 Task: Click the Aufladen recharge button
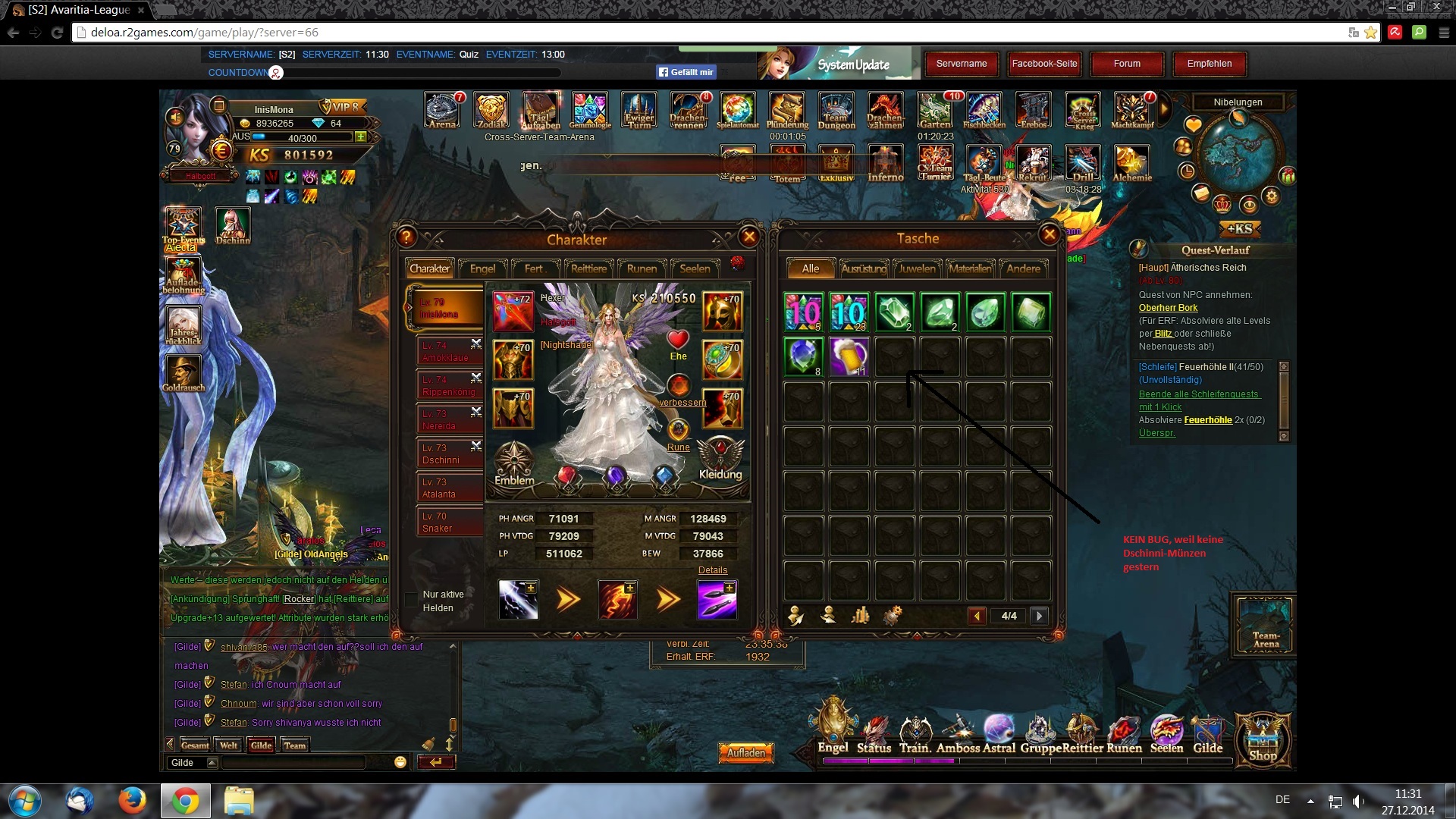pyautogui.click(x=746, y=752)
